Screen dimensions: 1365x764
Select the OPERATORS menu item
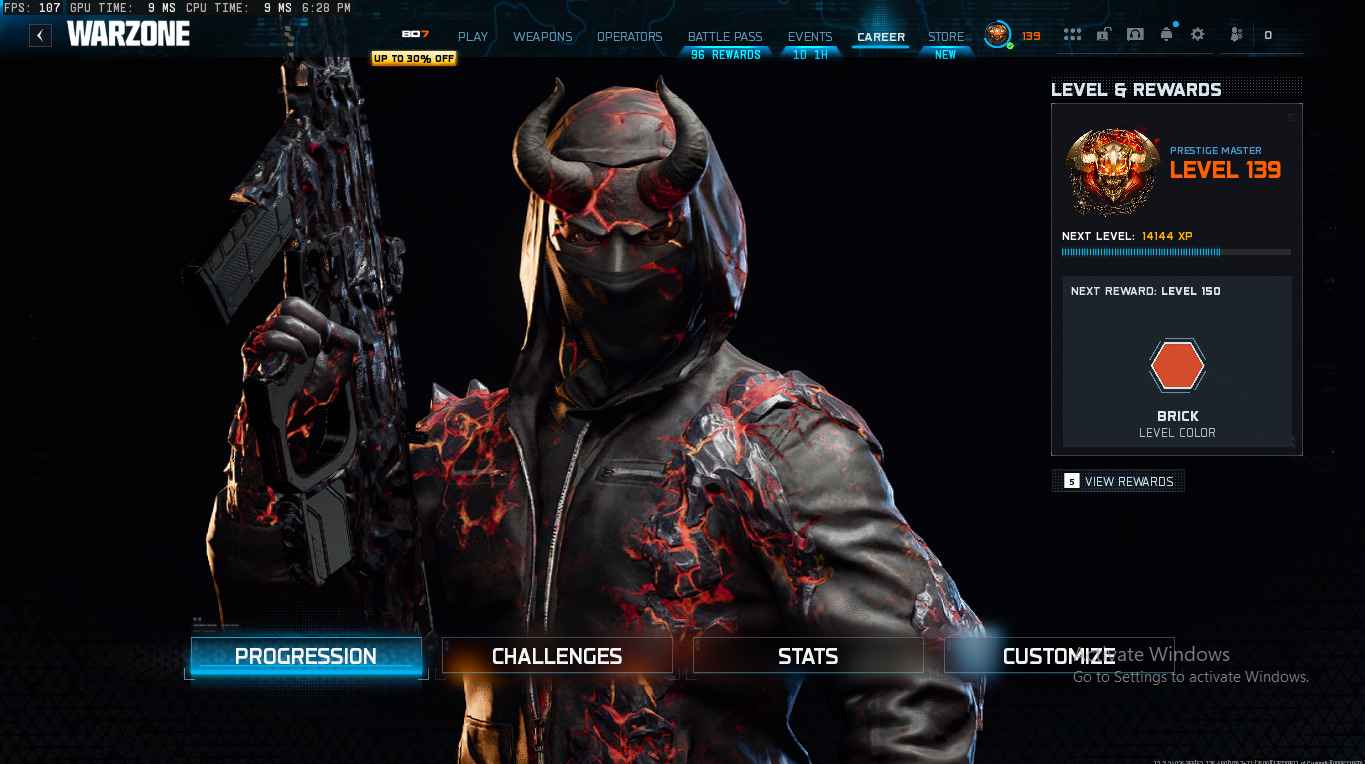(629, 37)
